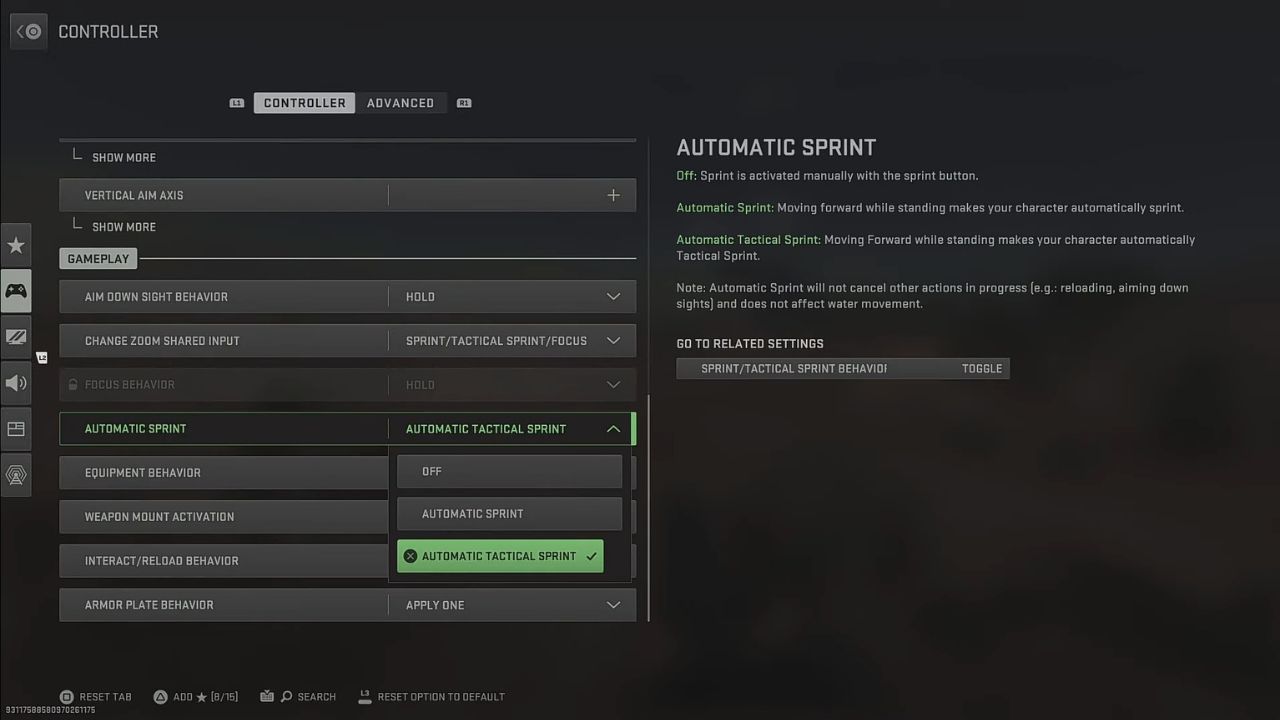This screenshot has width=1280, height=720.
Task: Switch to the Advanced tab
Action: tap(400, 102)
